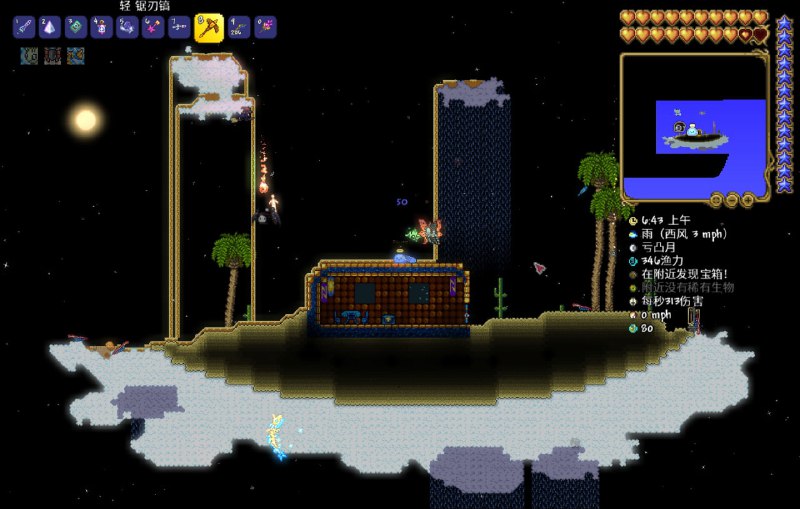
Task: Pick the potion bottle in hotbar slot 4
Action: [101, 28]
